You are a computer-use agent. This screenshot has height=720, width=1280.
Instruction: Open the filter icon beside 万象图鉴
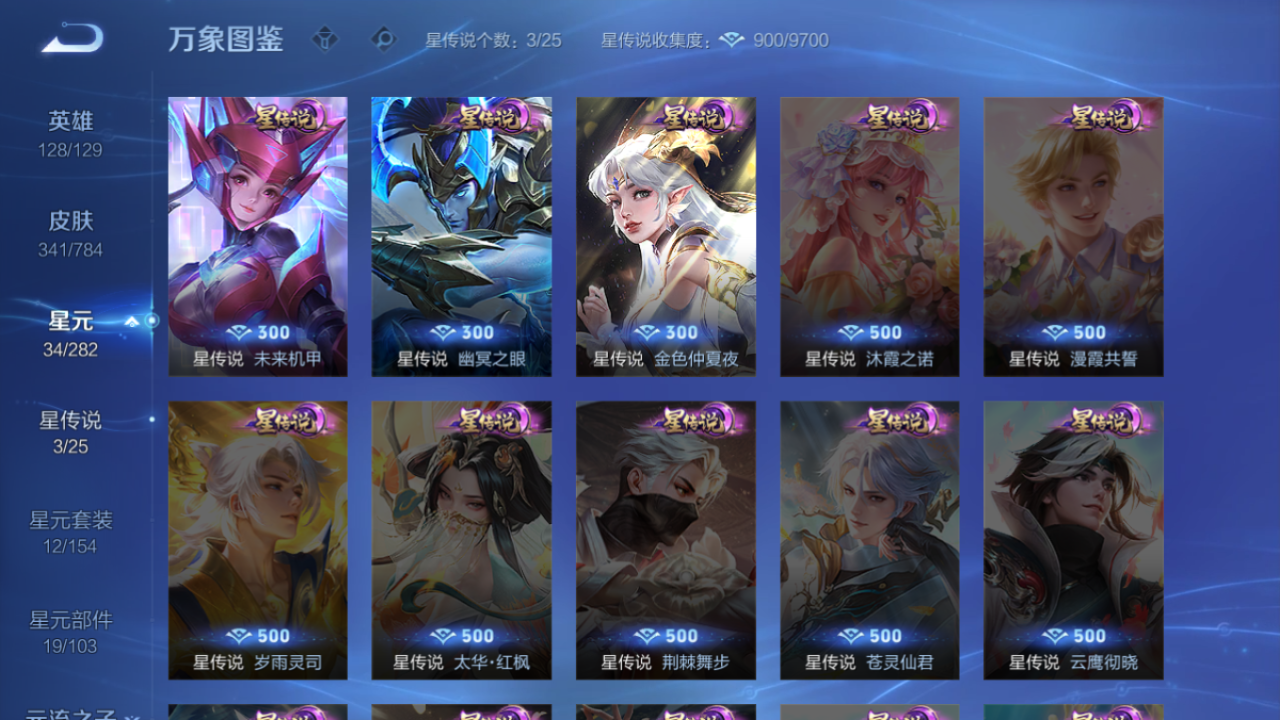tap(326, 40)
